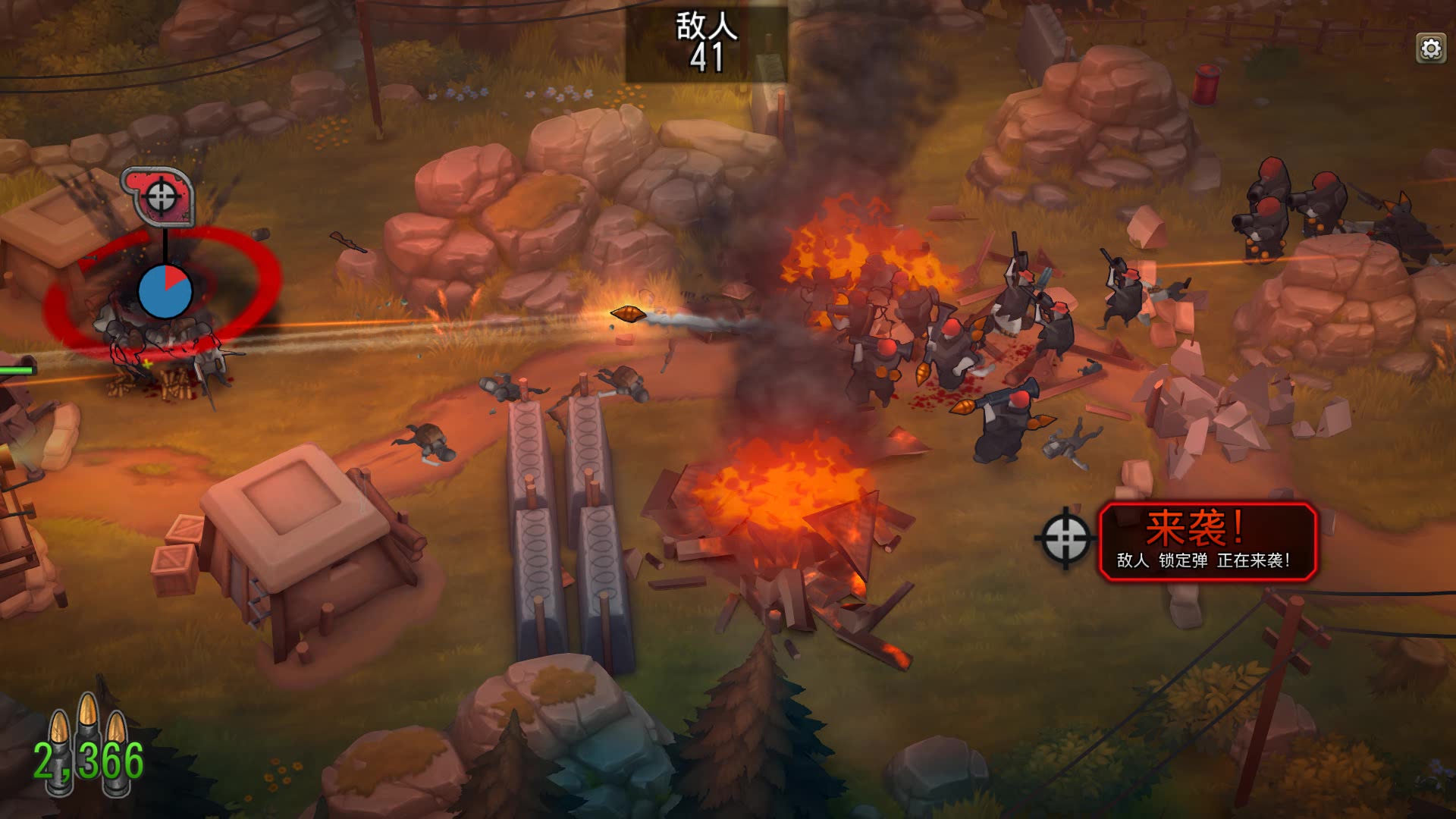Click the crosshair icon beside the alert
This screenshot has width=1456, height=819.
coord(1065,538)
